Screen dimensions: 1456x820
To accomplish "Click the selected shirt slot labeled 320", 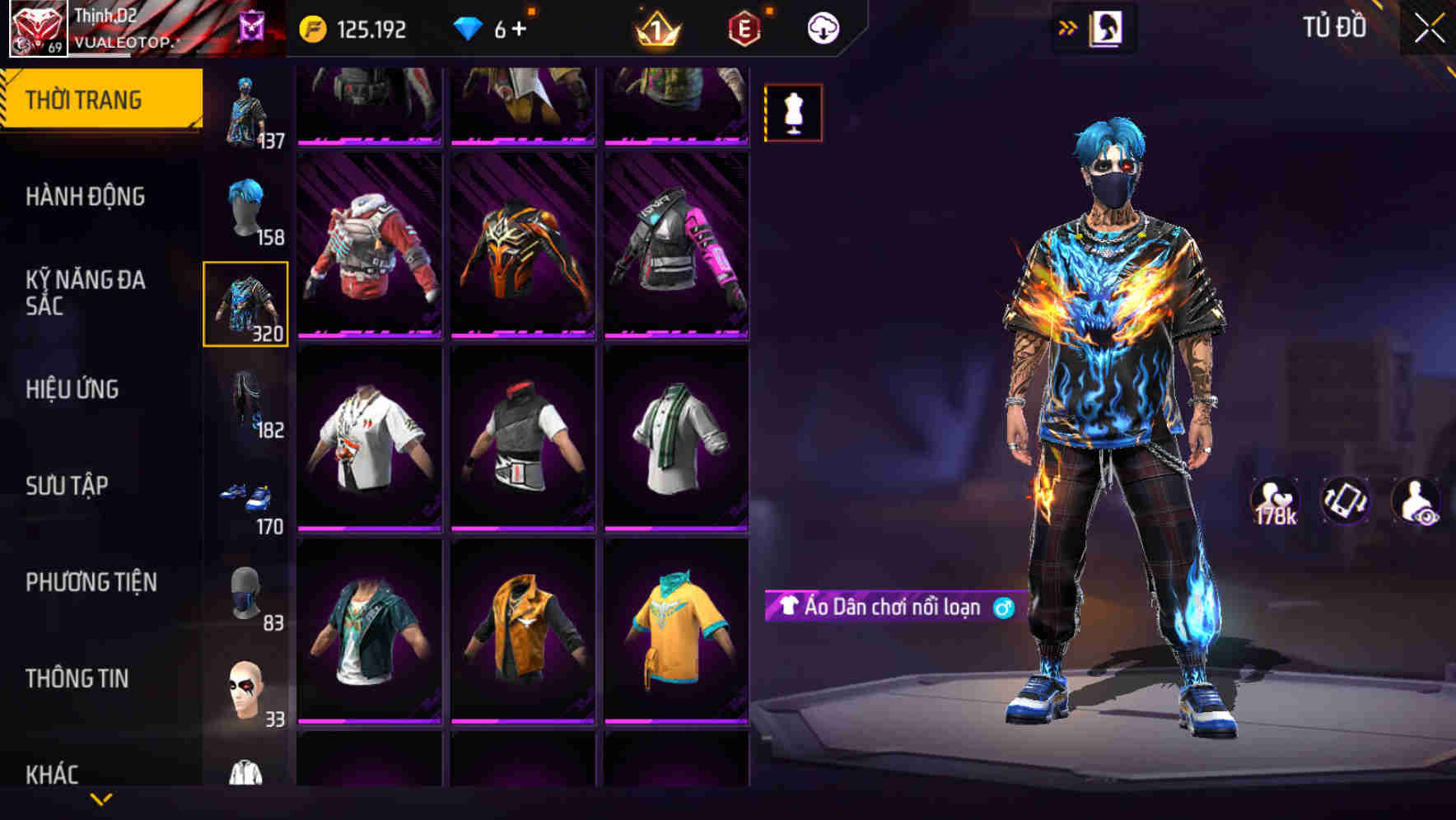I will [245, 305].
